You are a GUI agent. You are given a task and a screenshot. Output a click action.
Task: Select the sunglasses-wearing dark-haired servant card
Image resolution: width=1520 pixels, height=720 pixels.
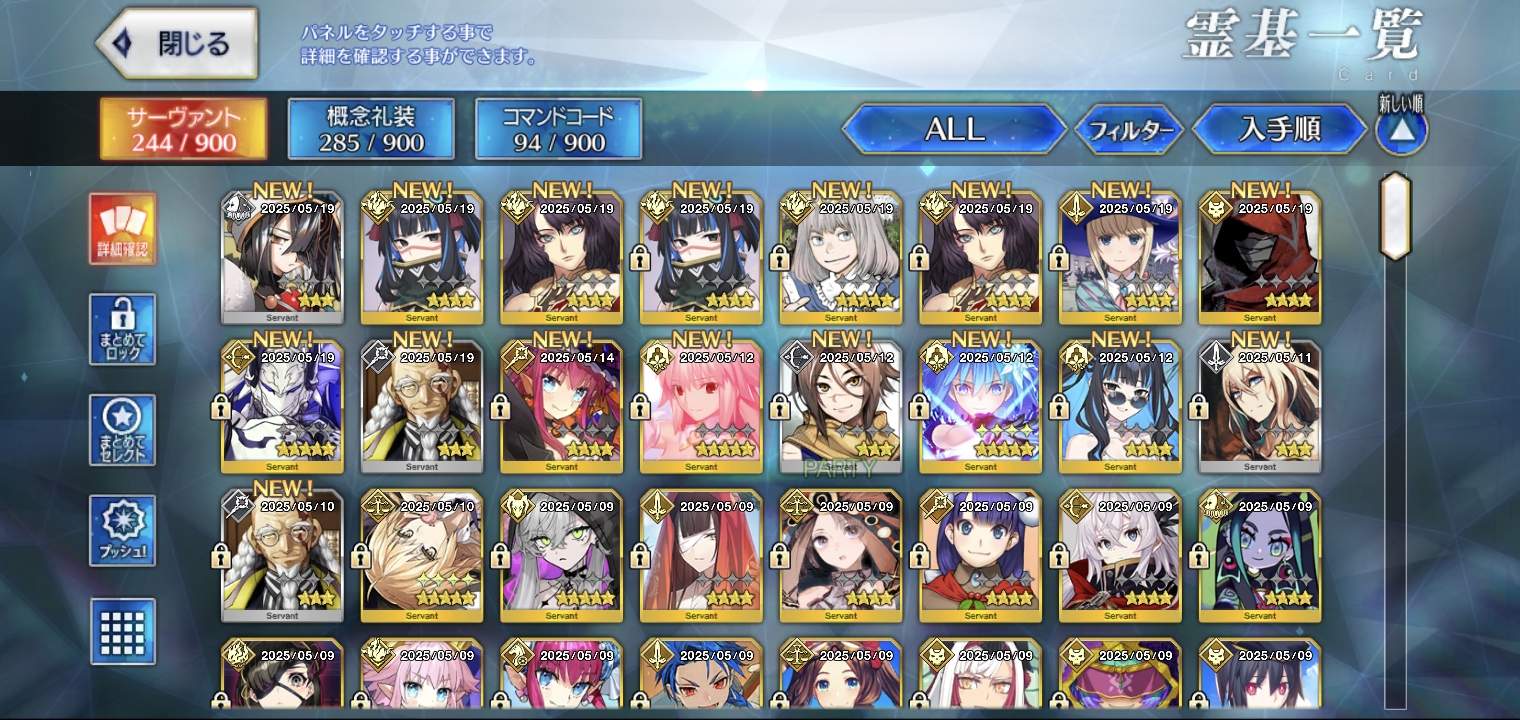pyautogui.click(x=1120, y=407)
